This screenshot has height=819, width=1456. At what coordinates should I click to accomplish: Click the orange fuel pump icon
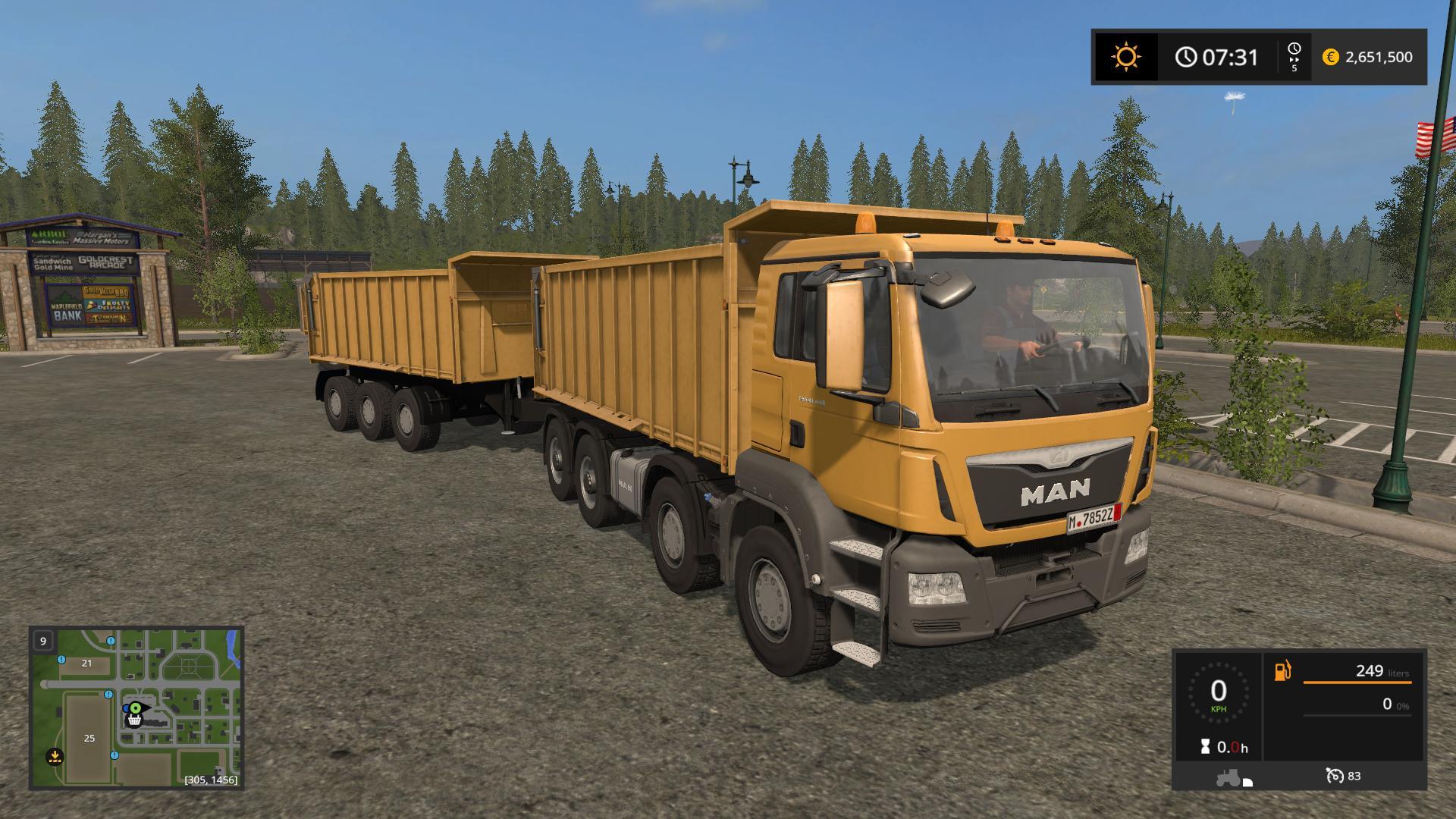pyautogui.click(x=1282, y=671)
